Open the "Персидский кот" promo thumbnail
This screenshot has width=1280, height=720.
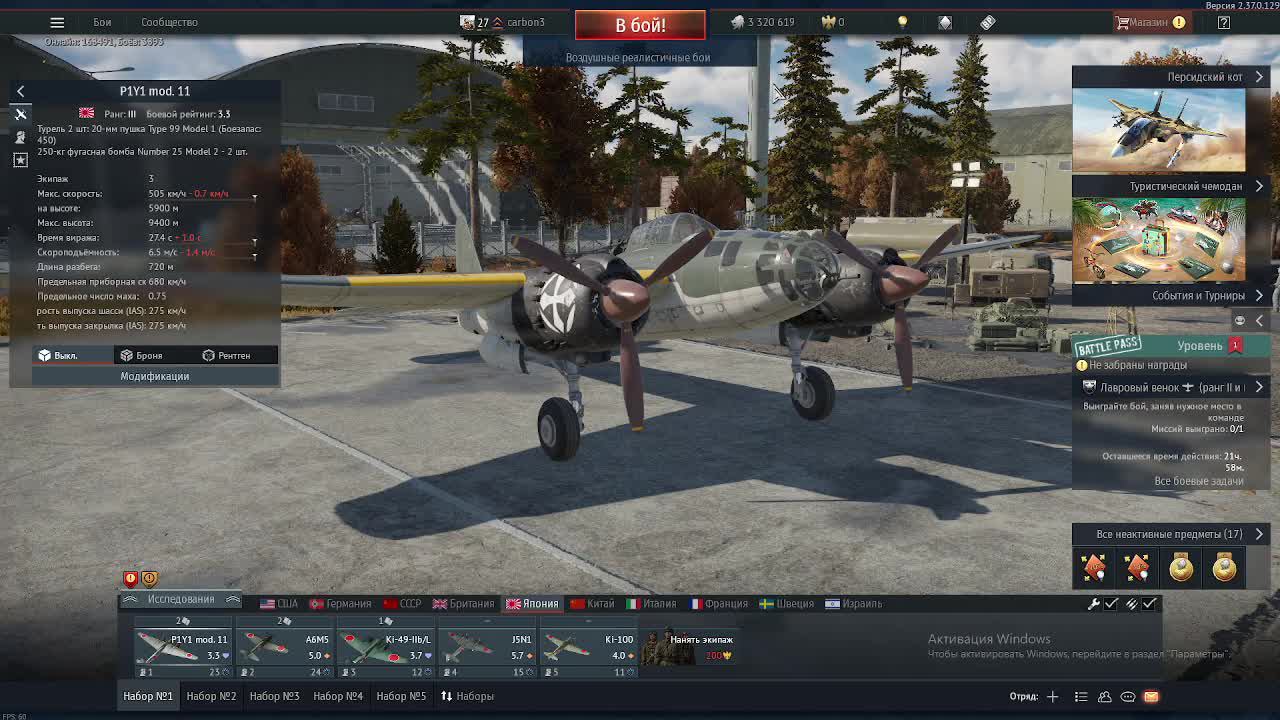tap(1159, 130)
